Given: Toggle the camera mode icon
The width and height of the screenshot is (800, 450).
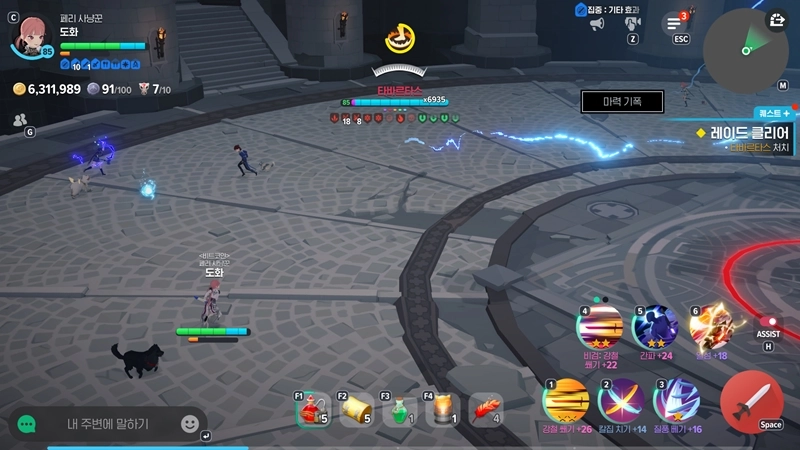Looking at the screenshot, I should click(x=633, y=23).
